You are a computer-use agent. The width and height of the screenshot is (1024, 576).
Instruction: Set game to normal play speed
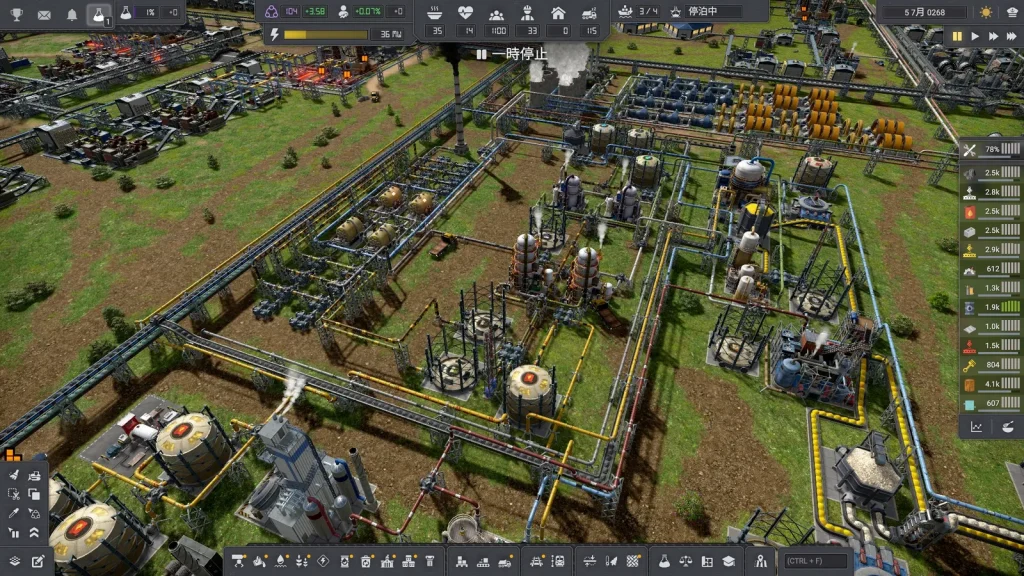click(x=976, y=36)
